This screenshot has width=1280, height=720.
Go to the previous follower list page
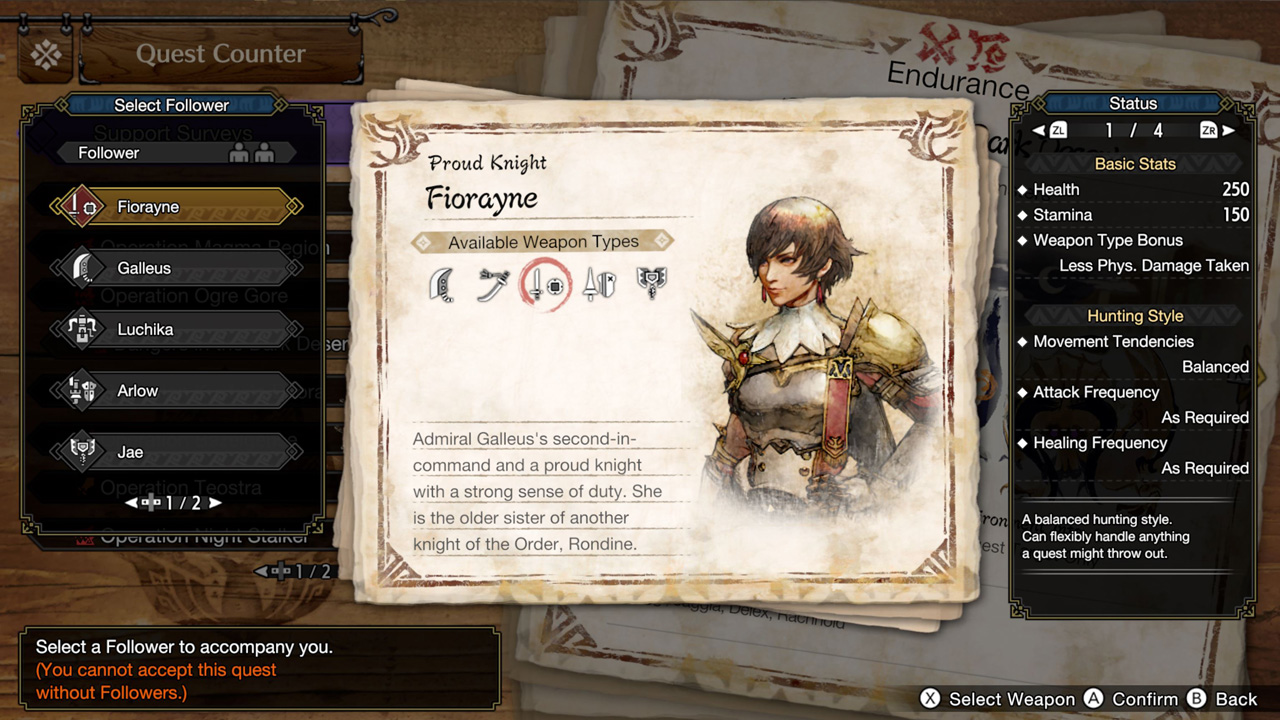tap(131, 503)
